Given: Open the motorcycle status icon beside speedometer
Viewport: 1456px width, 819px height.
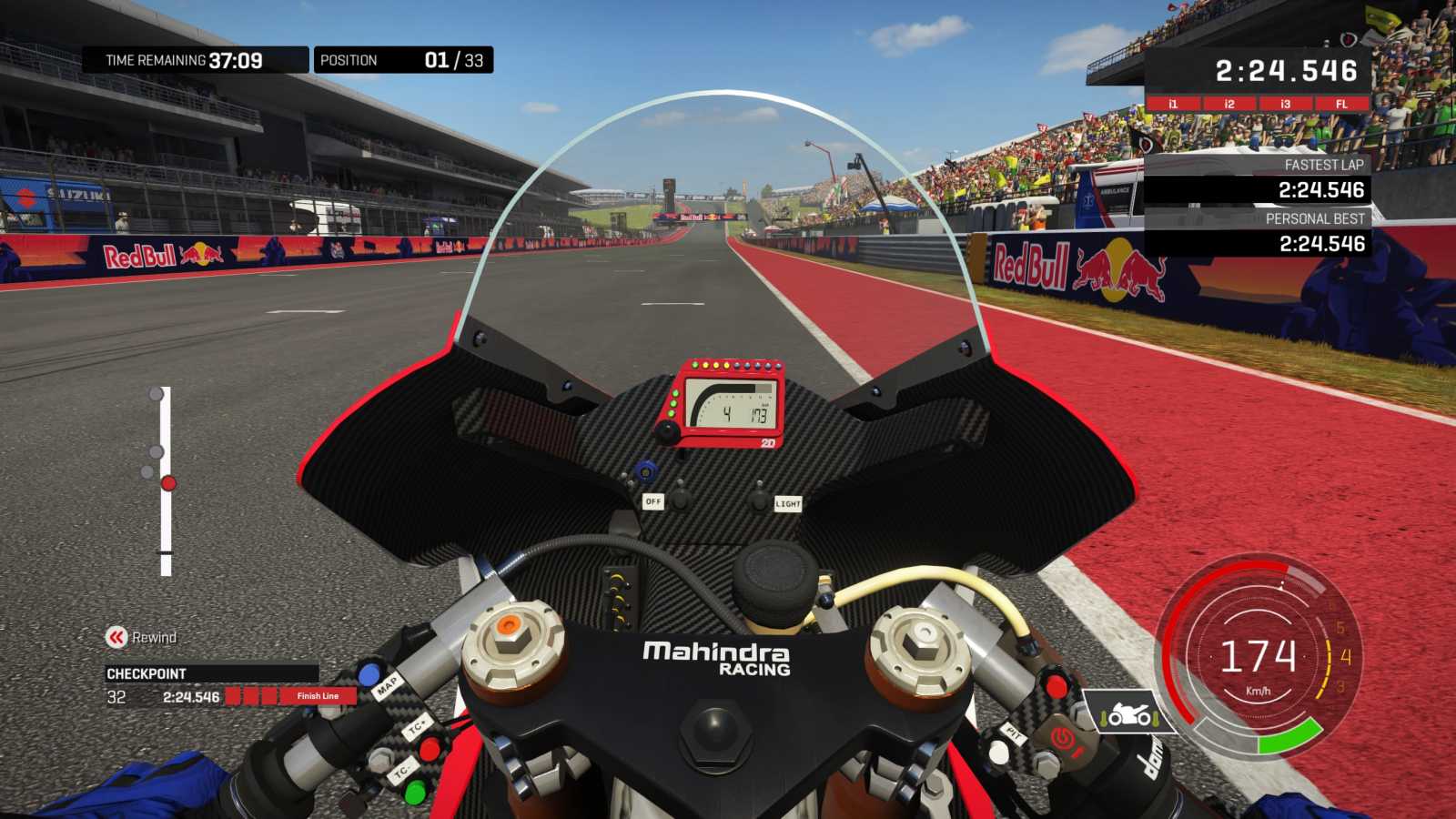Looking at the screenshot, I should click(1128, 714).
